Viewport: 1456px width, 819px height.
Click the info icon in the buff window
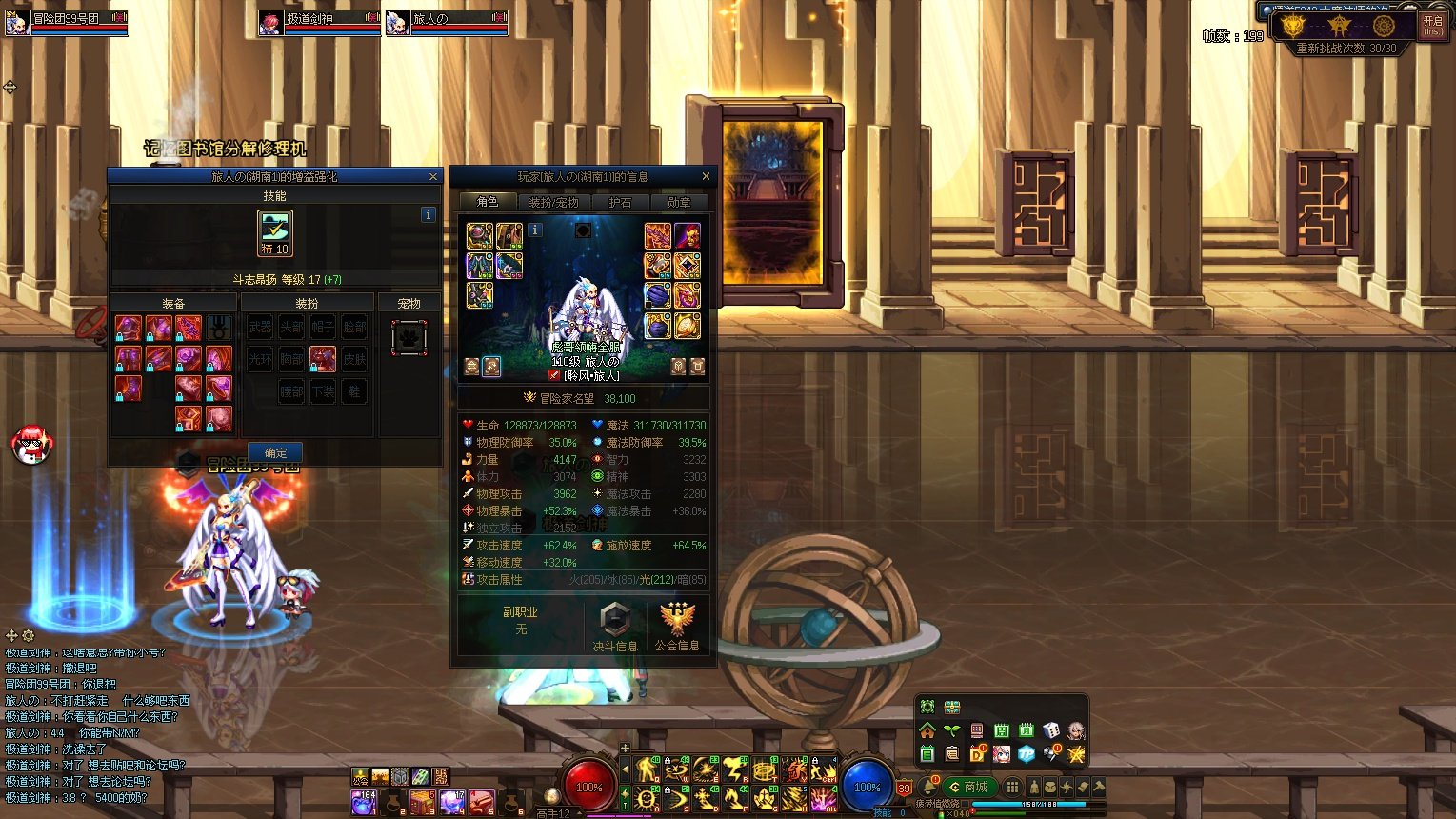click(x=429, y=214)
